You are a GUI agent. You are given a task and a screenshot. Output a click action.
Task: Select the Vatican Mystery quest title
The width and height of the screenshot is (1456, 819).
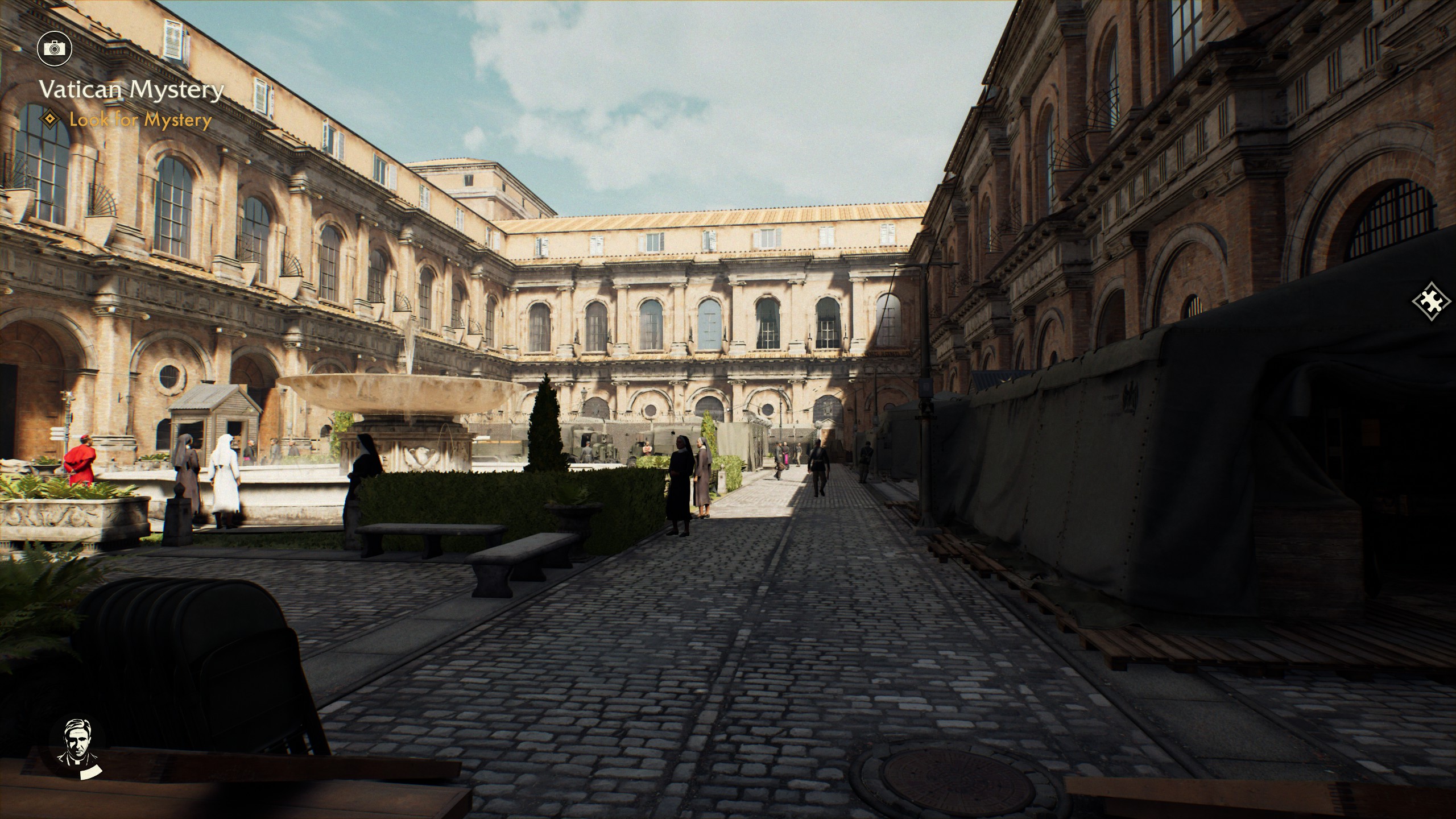(131, 90)
